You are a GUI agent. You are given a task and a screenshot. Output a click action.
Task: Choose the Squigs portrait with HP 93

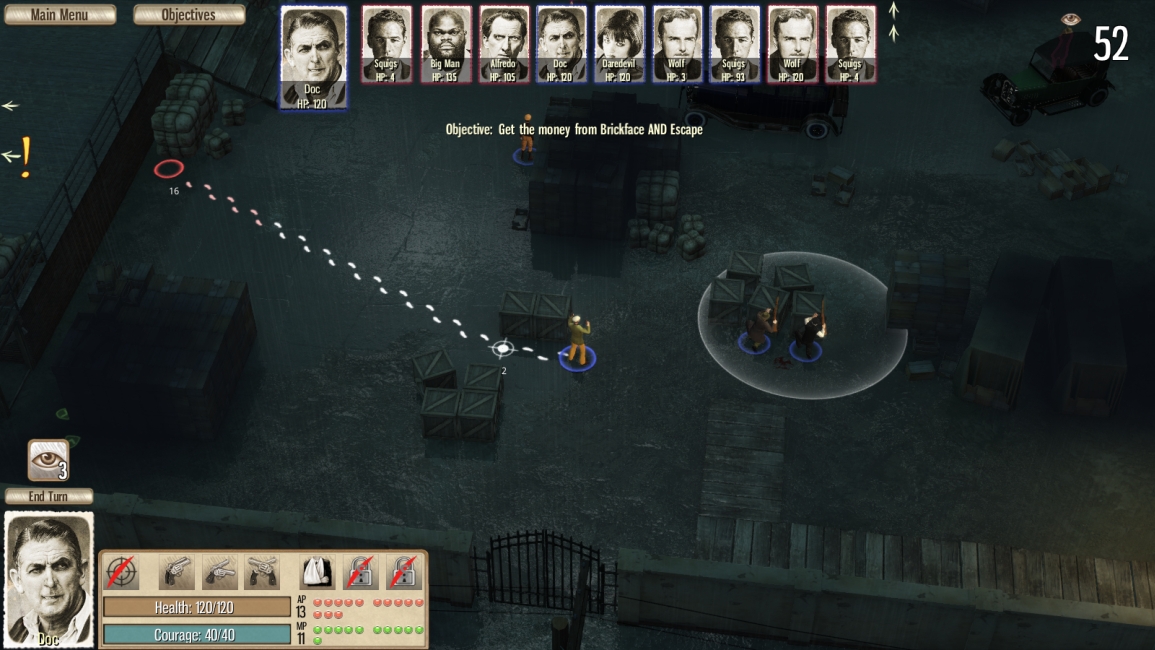point(735,44)
